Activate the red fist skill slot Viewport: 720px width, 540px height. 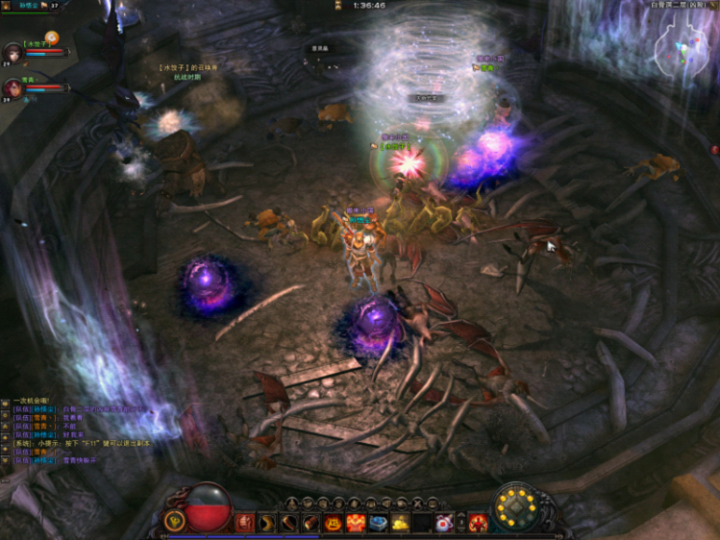click(x=244, y=522)
